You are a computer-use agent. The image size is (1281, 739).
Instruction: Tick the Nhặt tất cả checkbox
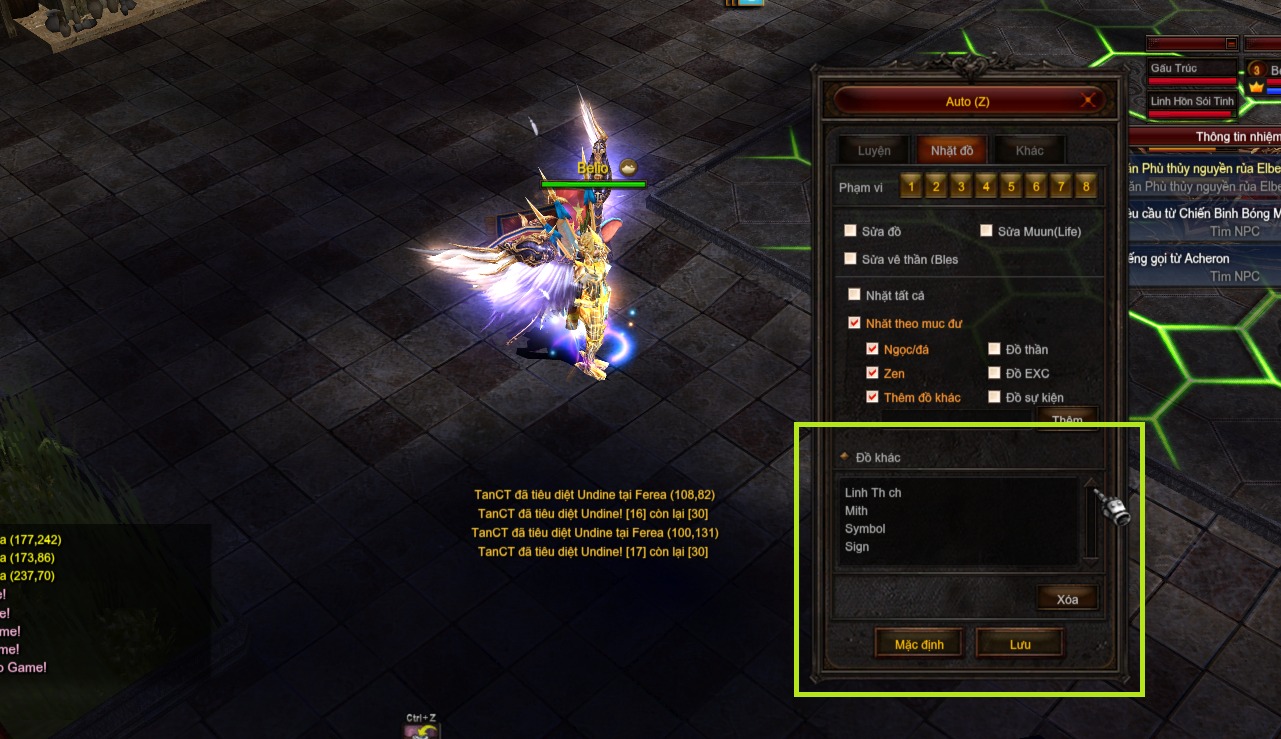pos(854,295)
